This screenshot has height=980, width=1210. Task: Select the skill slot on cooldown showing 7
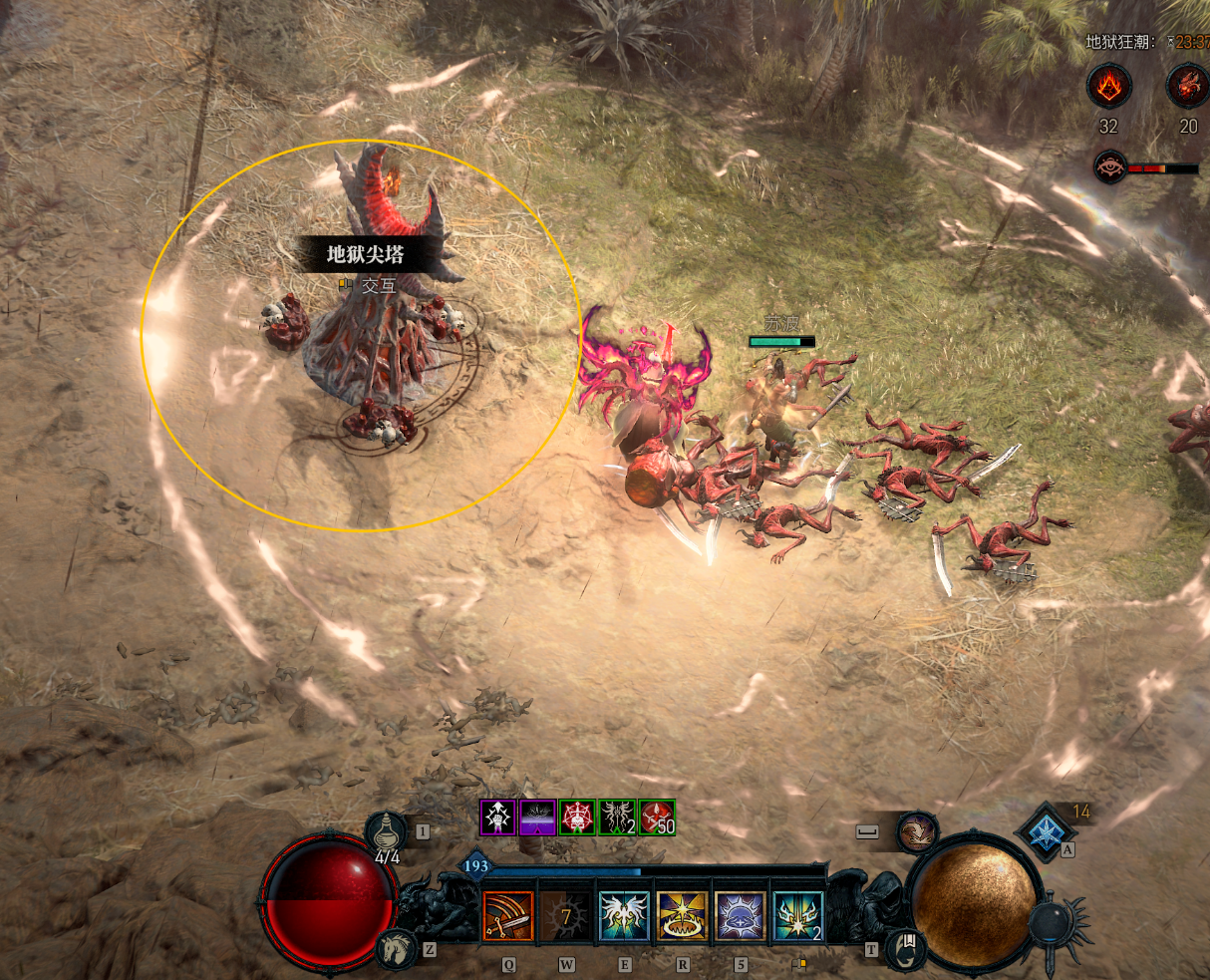(x=566, y=916)
